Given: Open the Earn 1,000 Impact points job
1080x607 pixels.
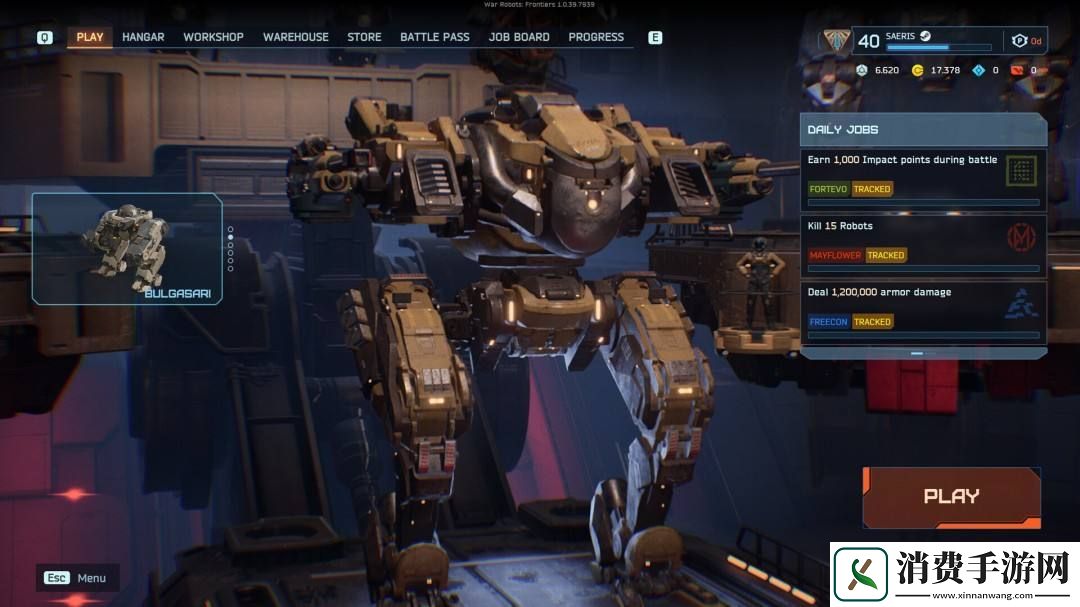Looking at the screenshot, I should click(922, 178).
